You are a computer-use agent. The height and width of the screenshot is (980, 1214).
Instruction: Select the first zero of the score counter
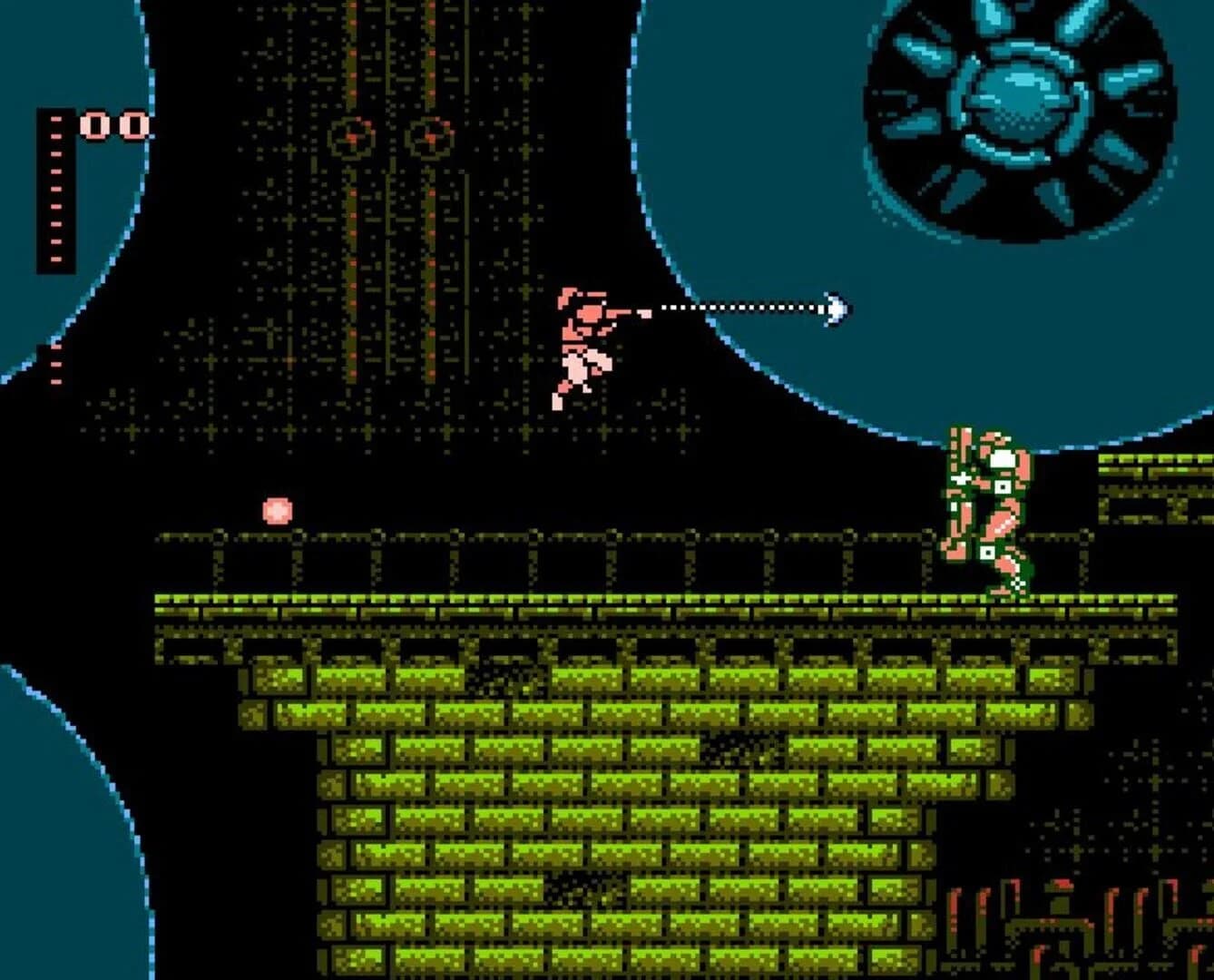click(x=94, y=122)
